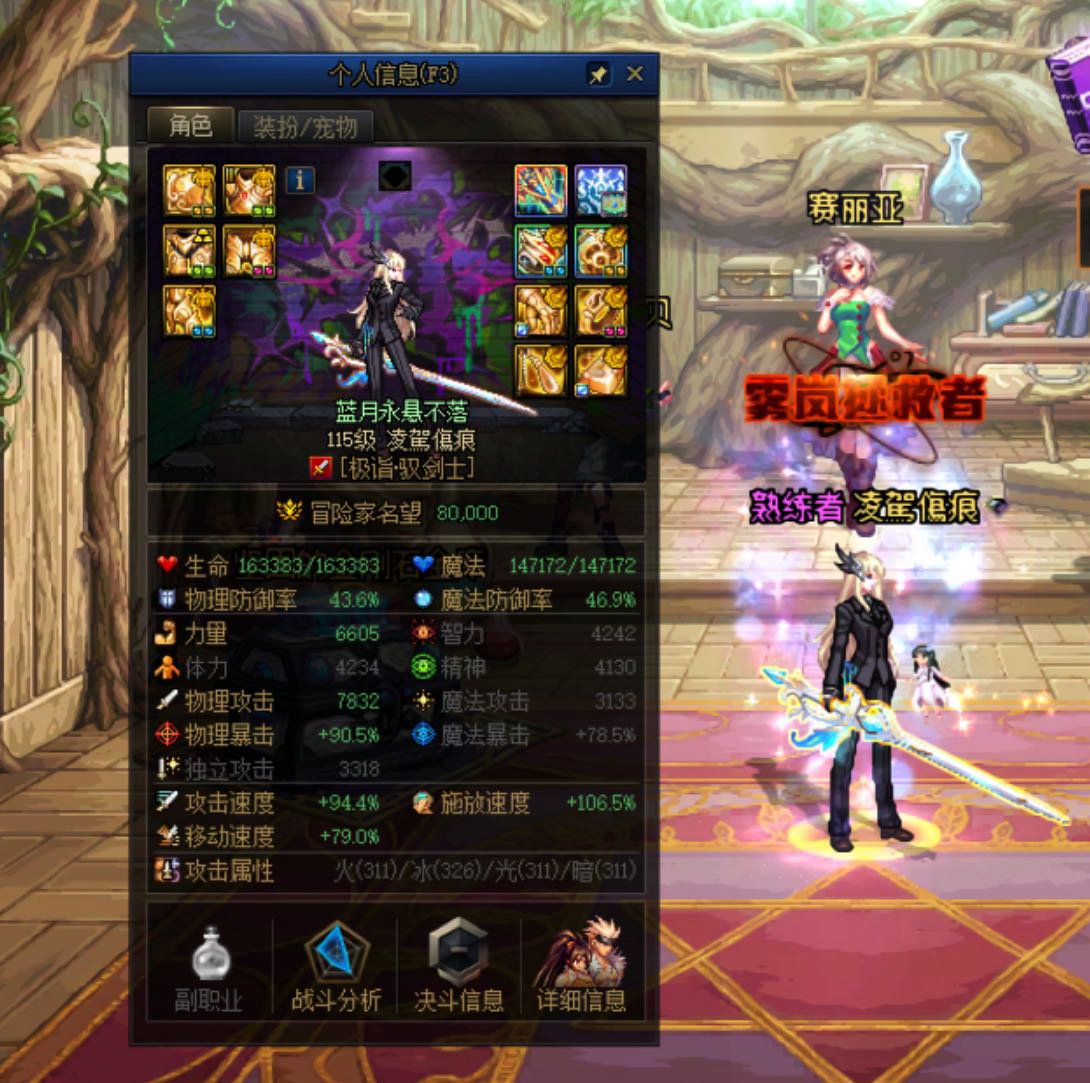
Task: Open 详细信息 detailed info
Action: [581, 966]
